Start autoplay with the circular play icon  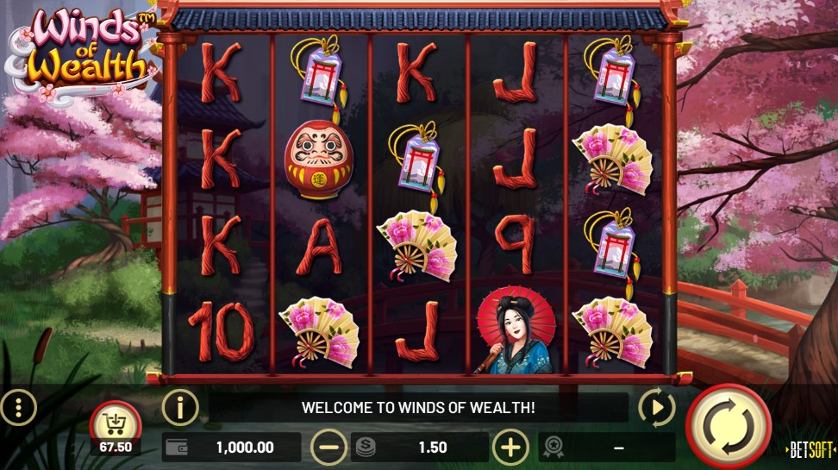[656, 407]
